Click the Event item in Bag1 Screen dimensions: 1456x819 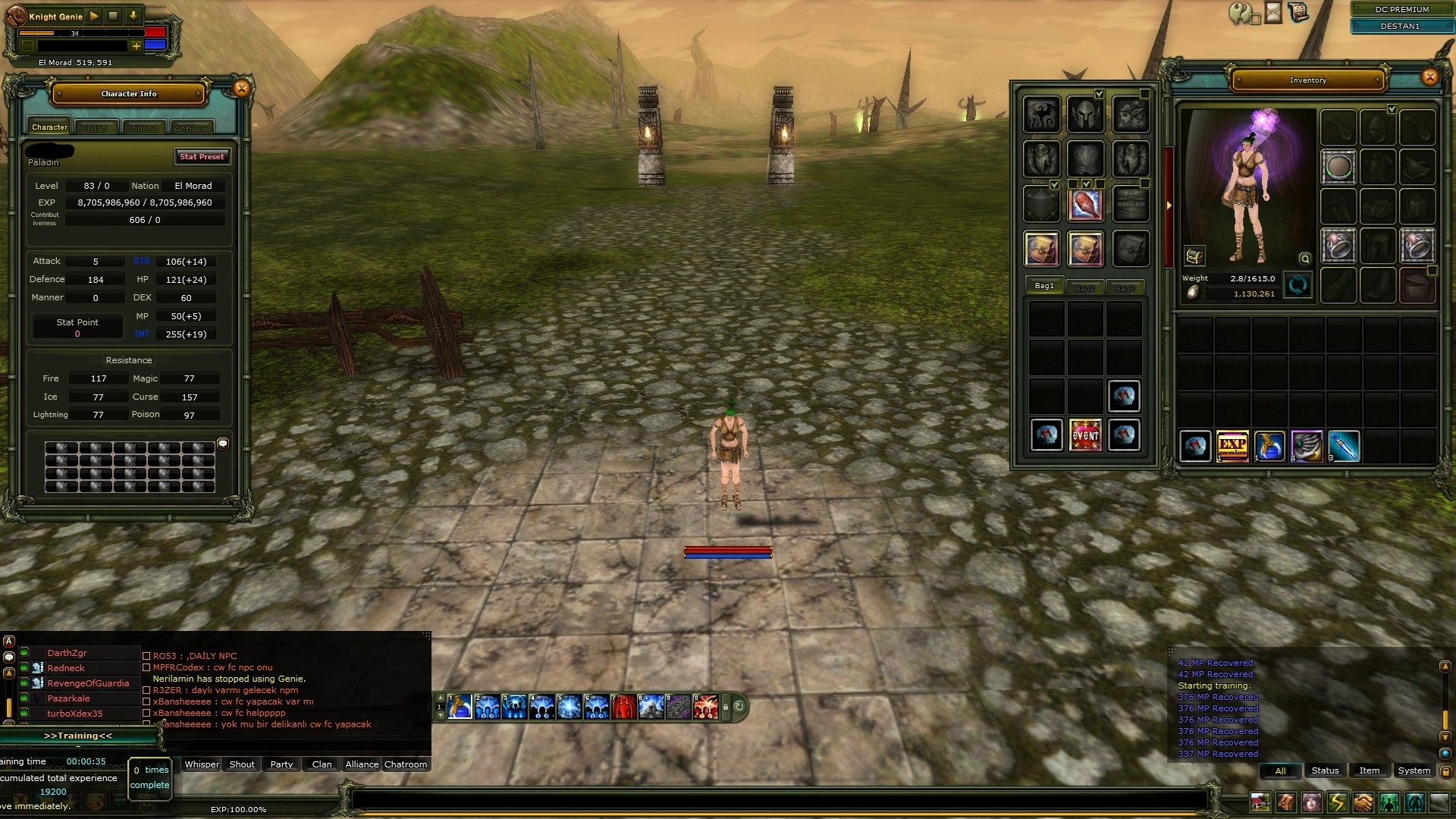tap(1085, 435)
